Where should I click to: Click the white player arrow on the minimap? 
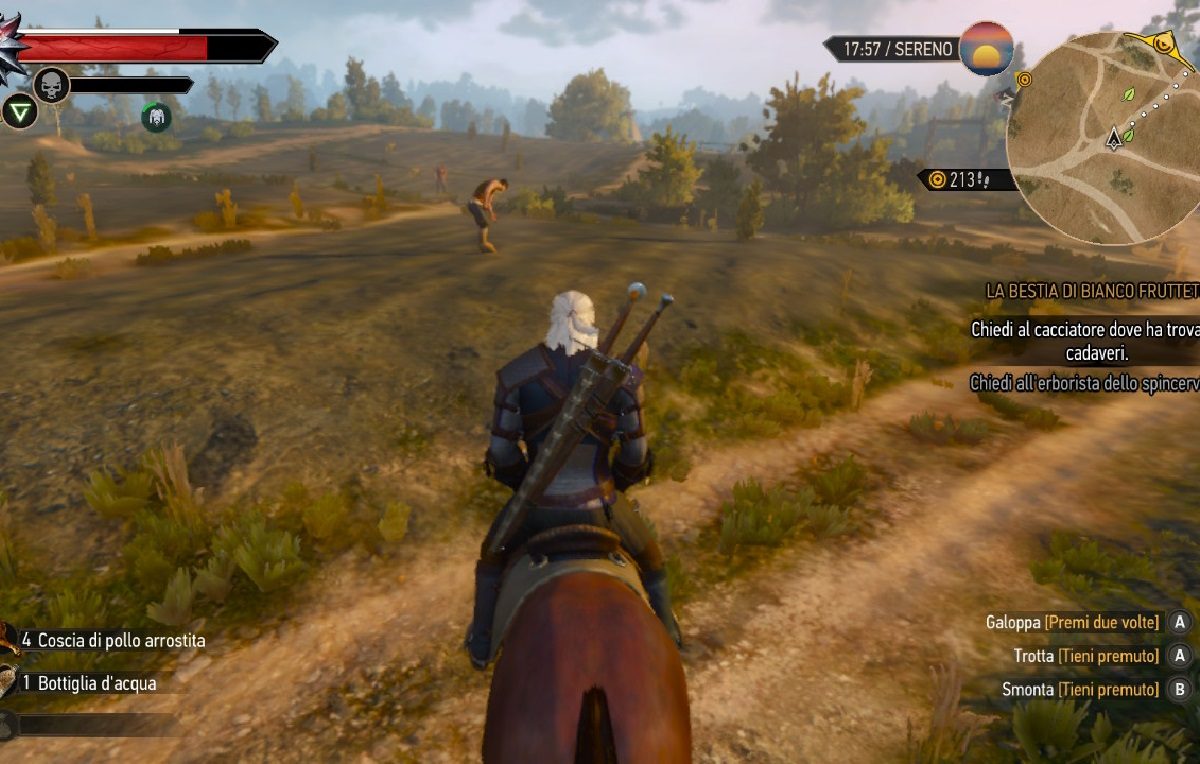pyautogui.click(x=1113, y=138)
